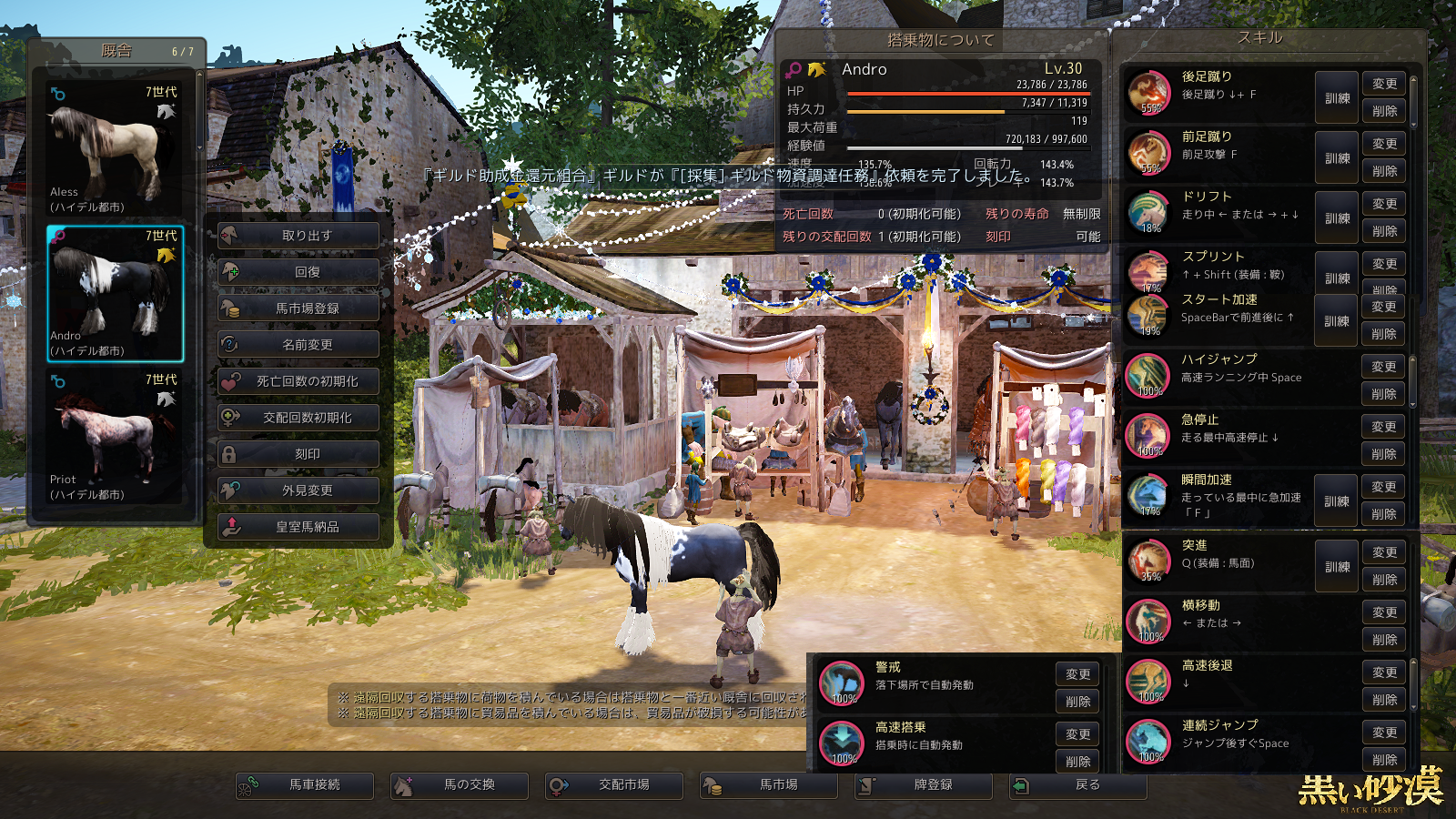Screen dimensions: 1456x819
Task: Click the 牌登録 register button
Action: point(924,785)
